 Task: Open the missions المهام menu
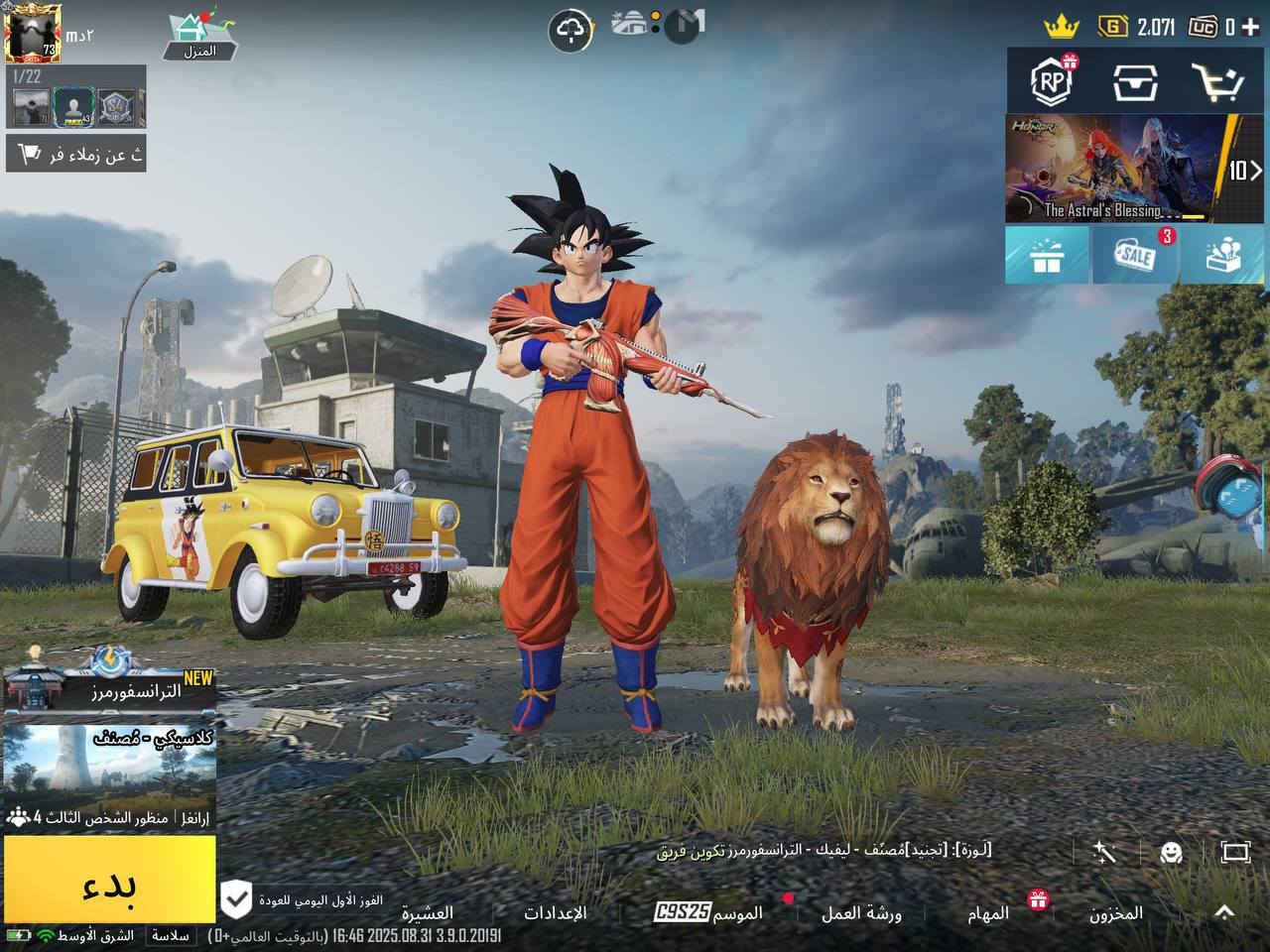[x=987, y=913]
